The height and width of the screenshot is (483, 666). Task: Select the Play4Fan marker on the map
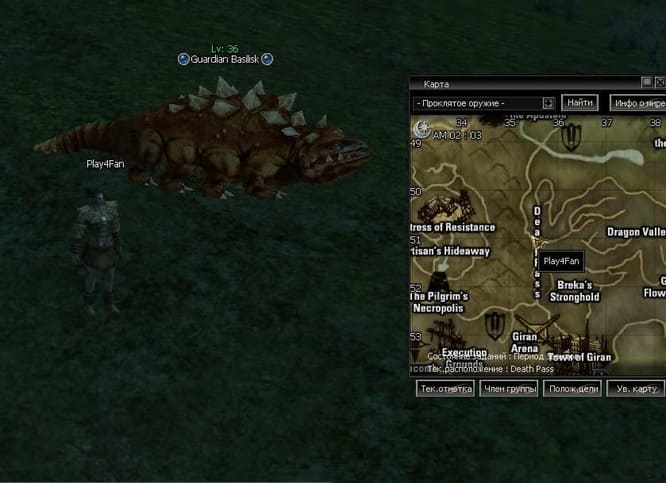tap(561, 261)
